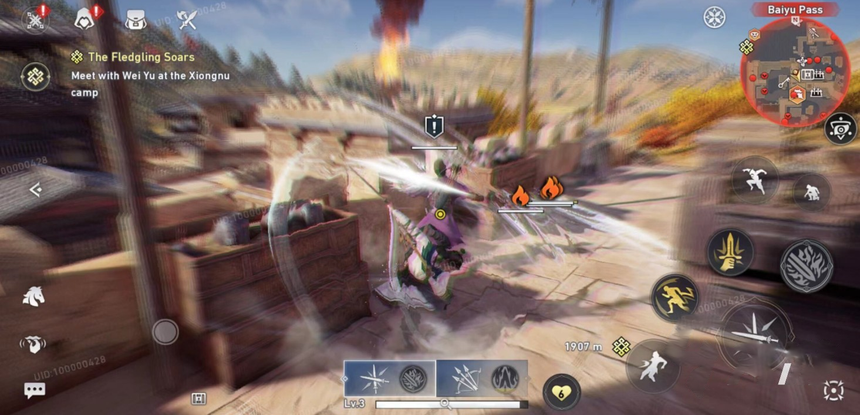Summon the horse mount

[x=33, y=295]
